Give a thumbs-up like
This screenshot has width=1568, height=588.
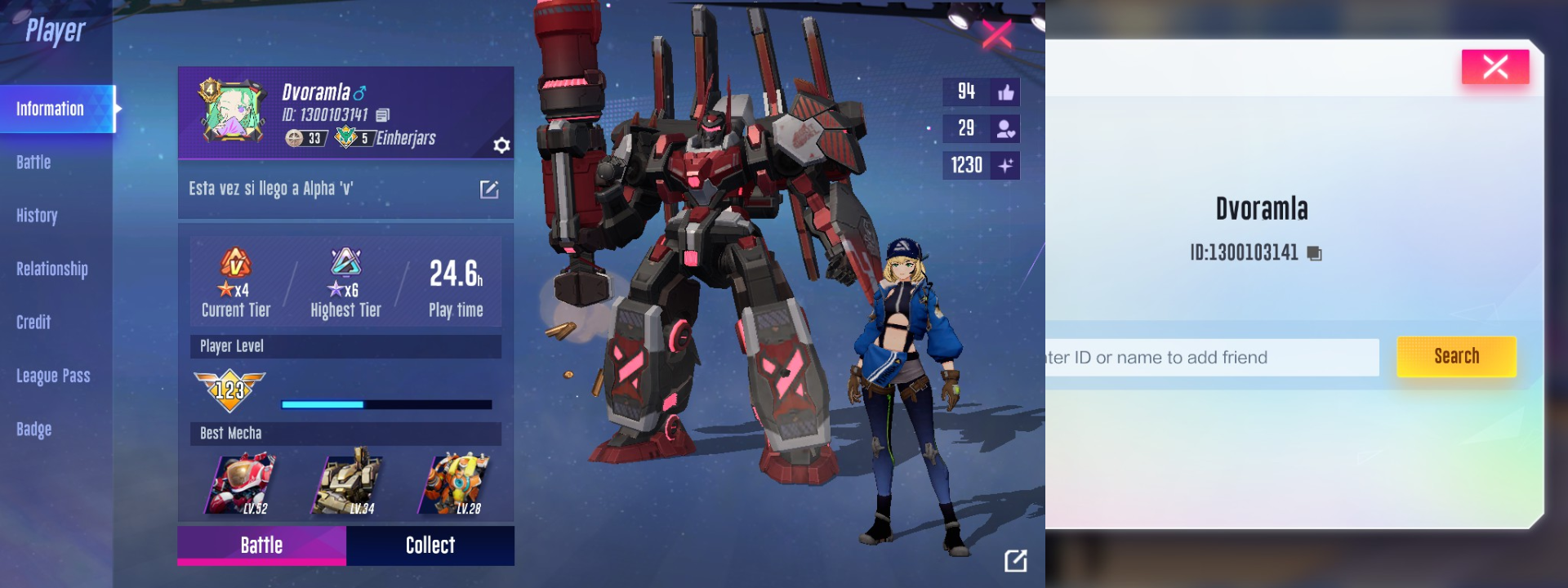pos(1005,92)
